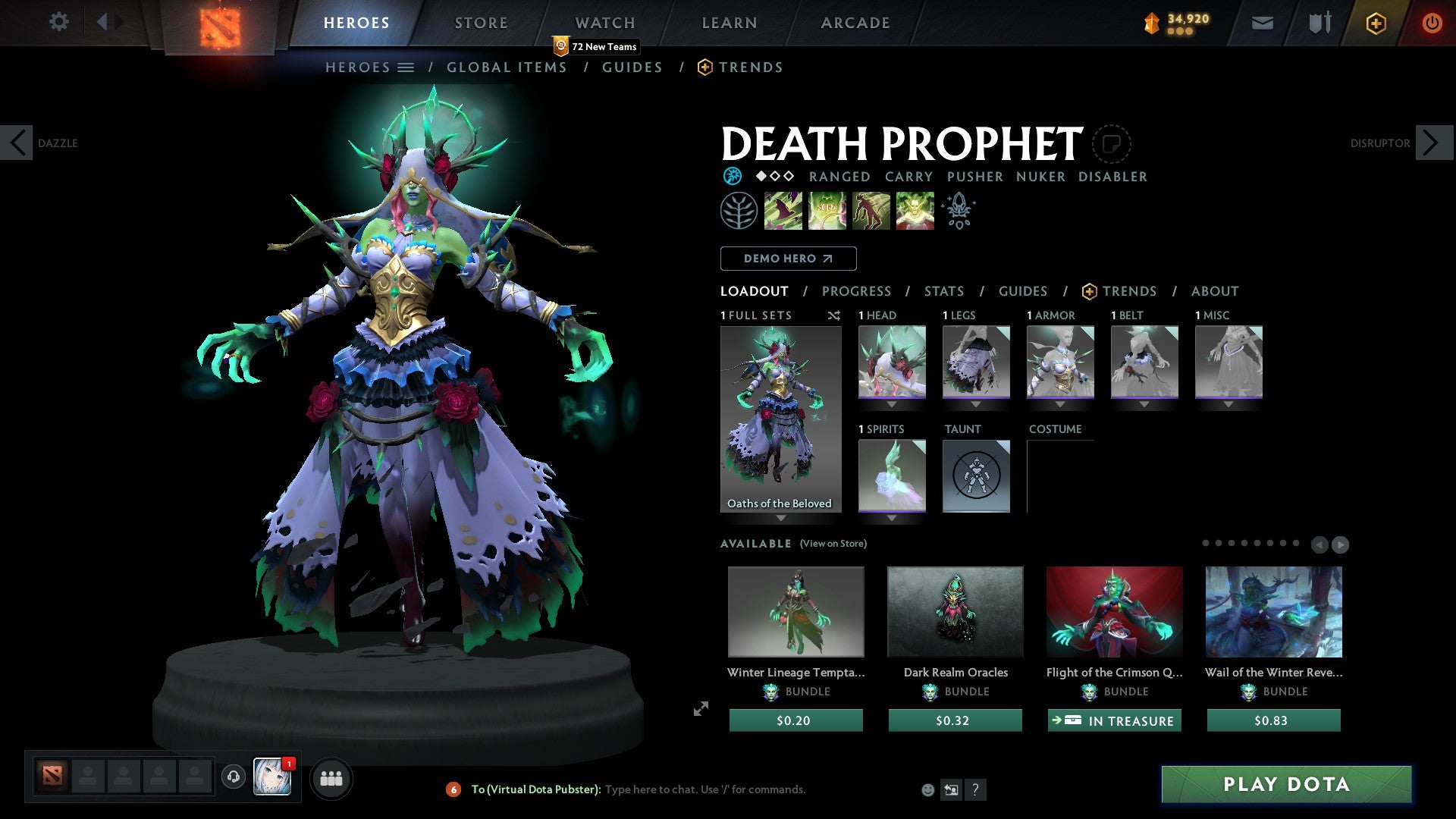This screenshot has width=1456, height=819.
Task: Click the View on Store link
Action: point(831,544)
